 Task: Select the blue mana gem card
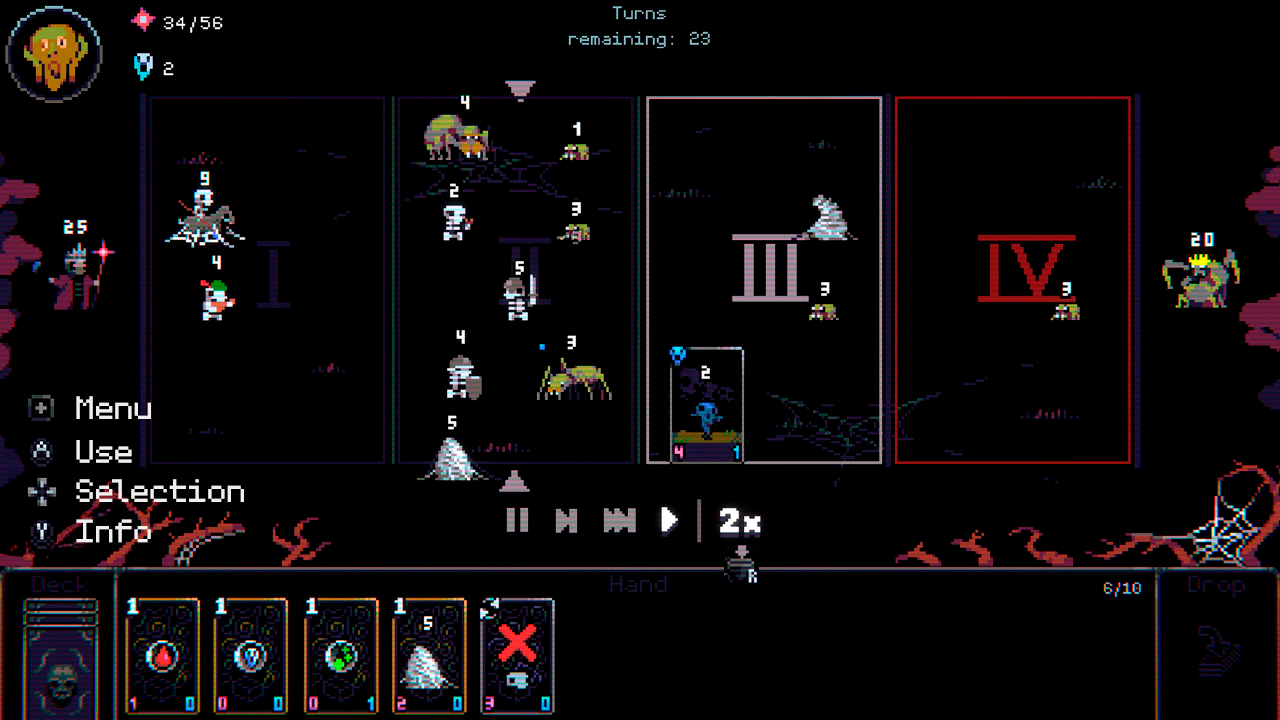click(x=252, y=655)
